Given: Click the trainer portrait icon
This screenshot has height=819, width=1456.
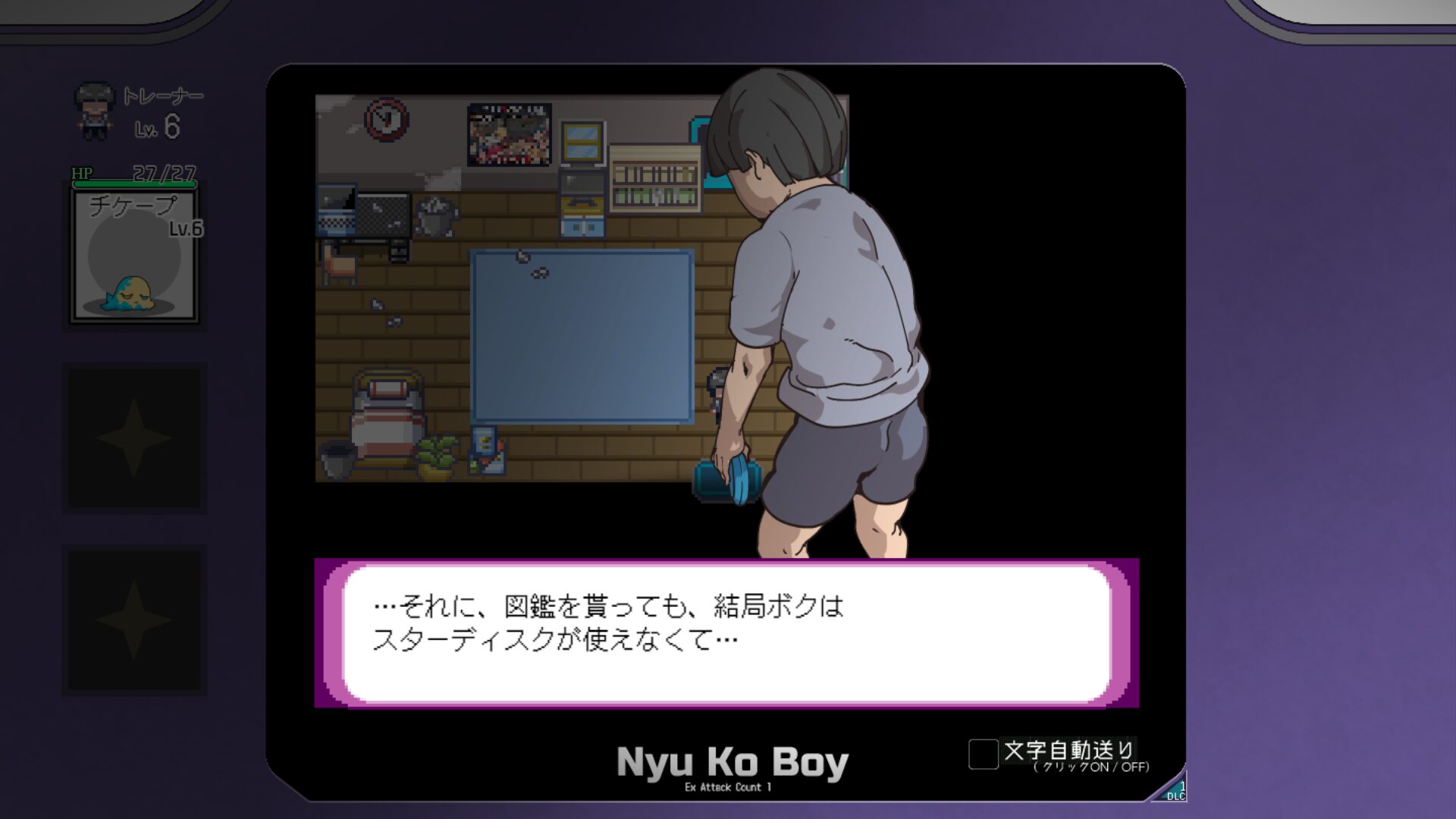Looking at the screenshot, I should click(94, 111).
